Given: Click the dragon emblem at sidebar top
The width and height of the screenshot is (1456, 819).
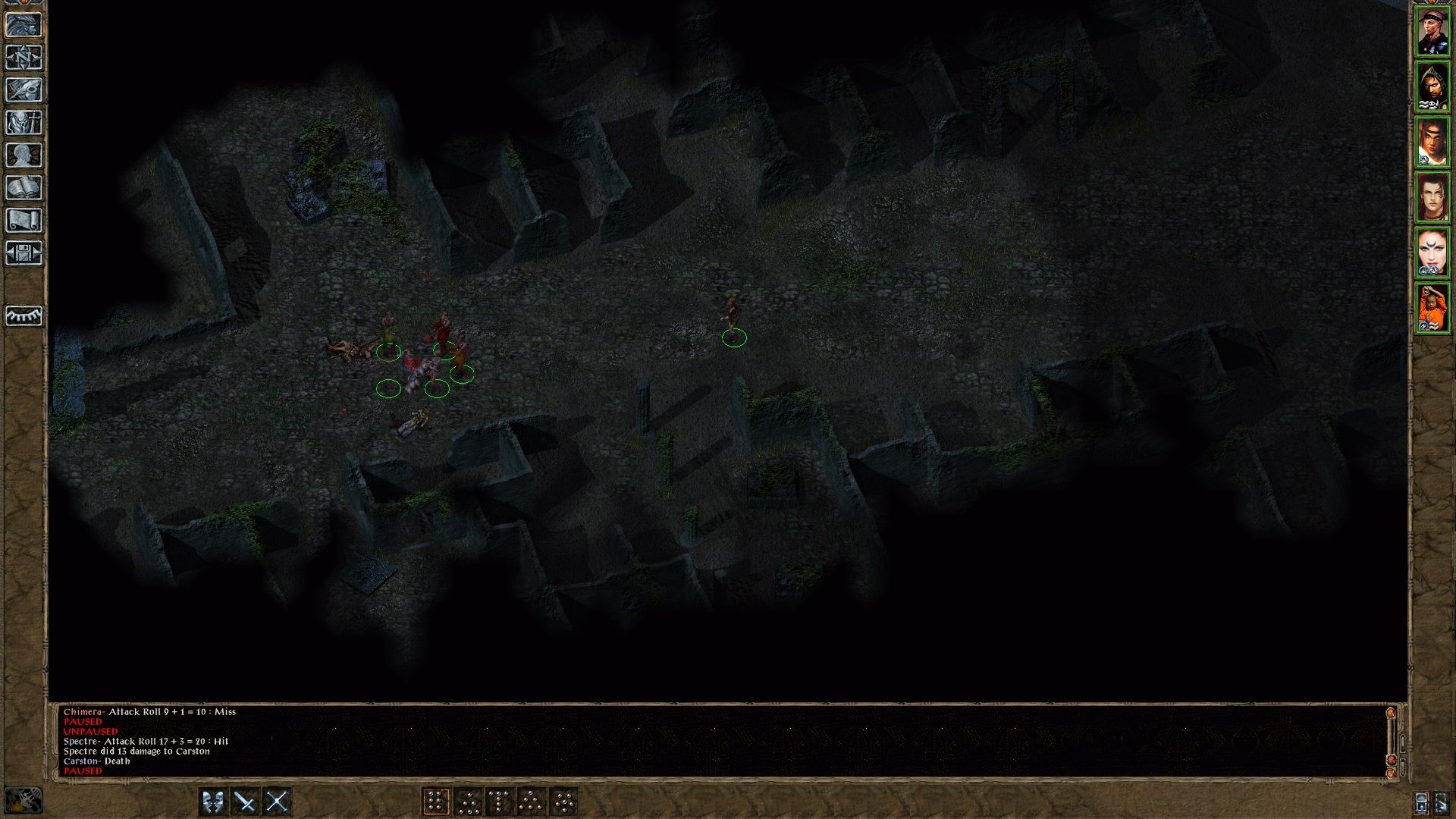Looking at the screenshot, I should click(25, 23).
